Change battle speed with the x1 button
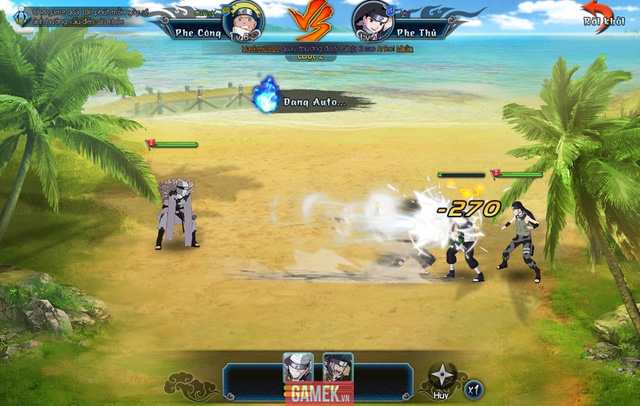The height and width of the screenshot is (406, 640). 476,386
